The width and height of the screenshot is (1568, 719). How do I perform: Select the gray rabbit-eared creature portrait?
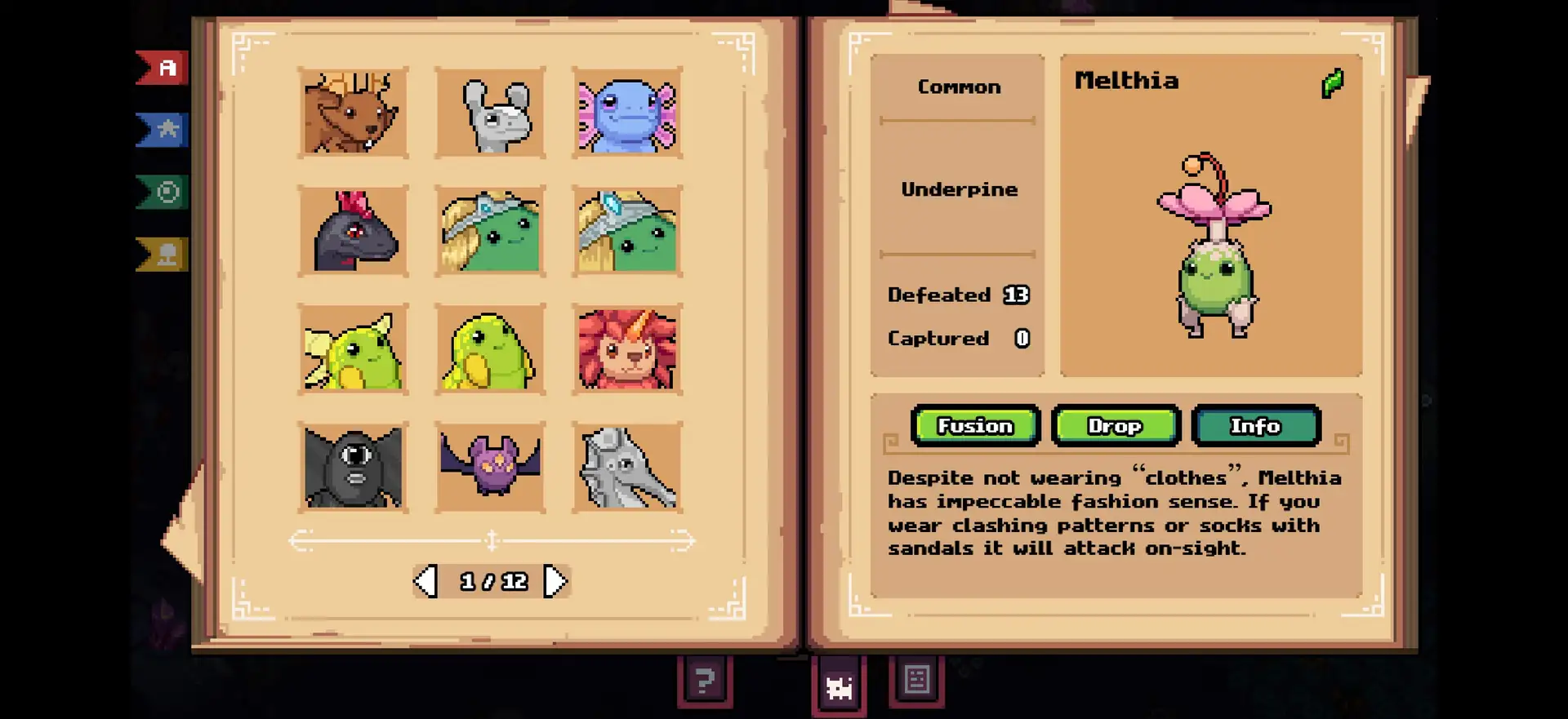pyautogui.click(x=490, y=113)
